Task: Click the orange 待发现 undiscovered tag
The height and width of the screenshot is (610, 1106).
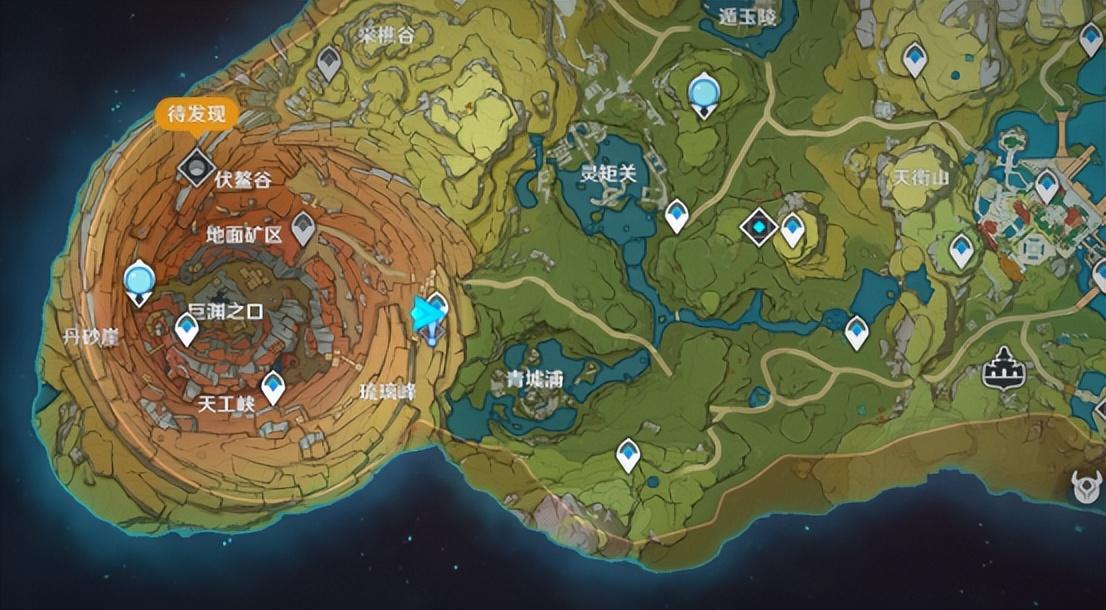Action: point(196,114)
